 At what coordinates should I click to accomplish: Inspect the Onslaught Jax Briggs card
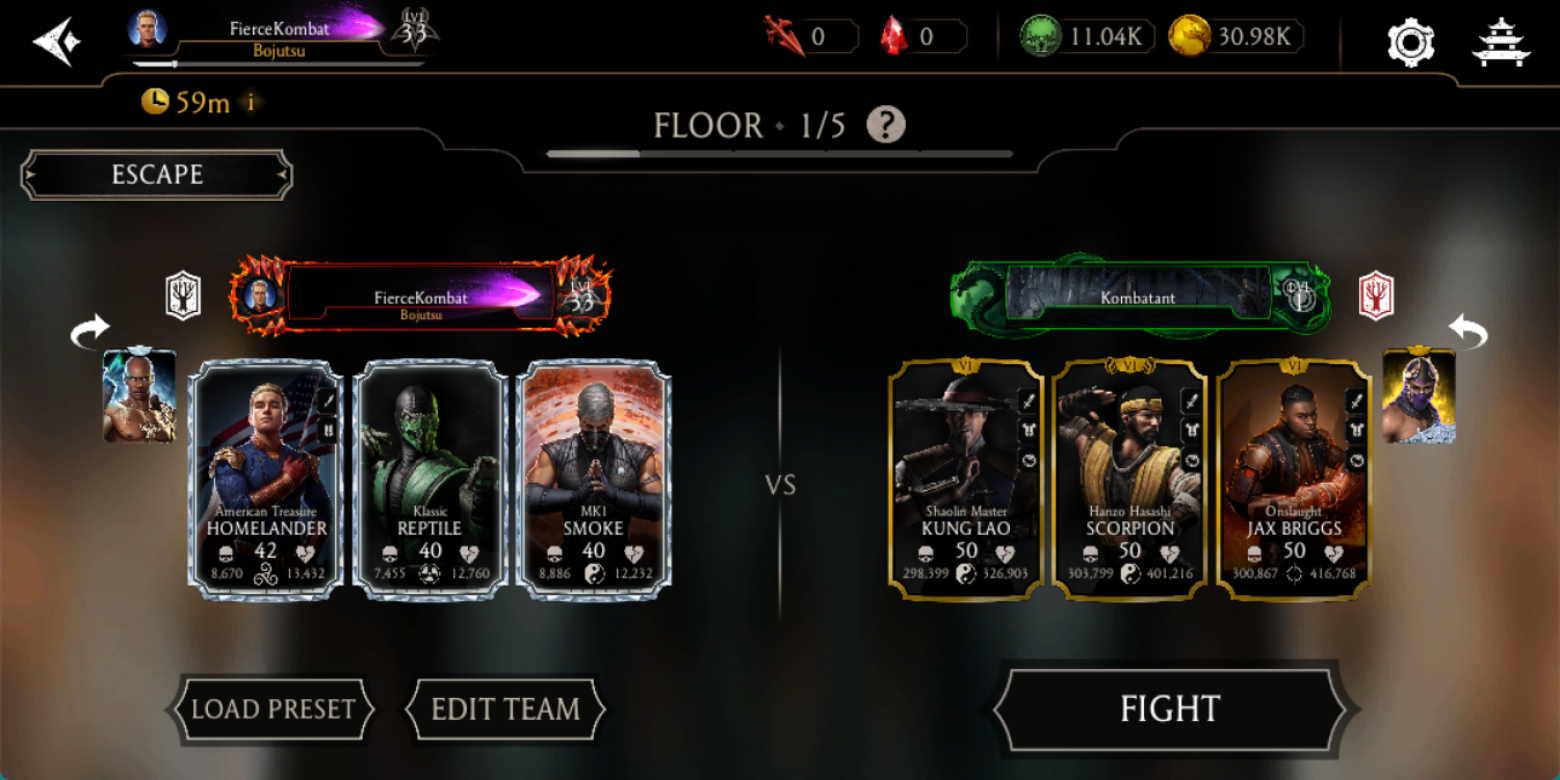[1294, 480]
